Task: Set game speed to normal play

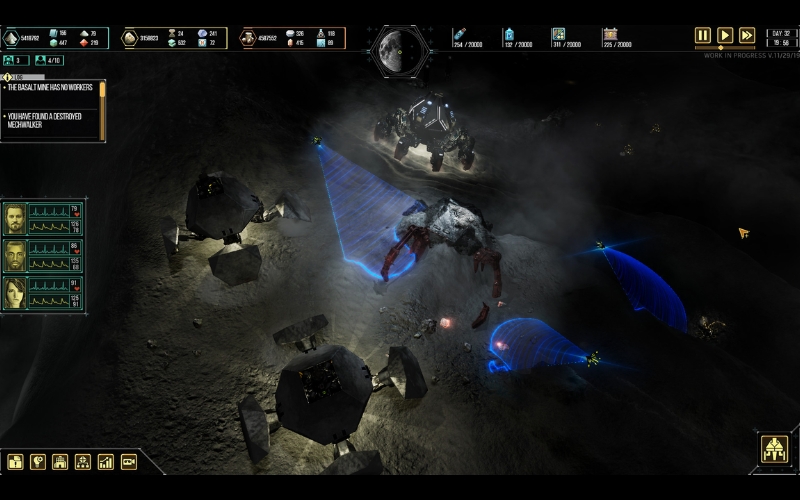Action: [725, 35]
